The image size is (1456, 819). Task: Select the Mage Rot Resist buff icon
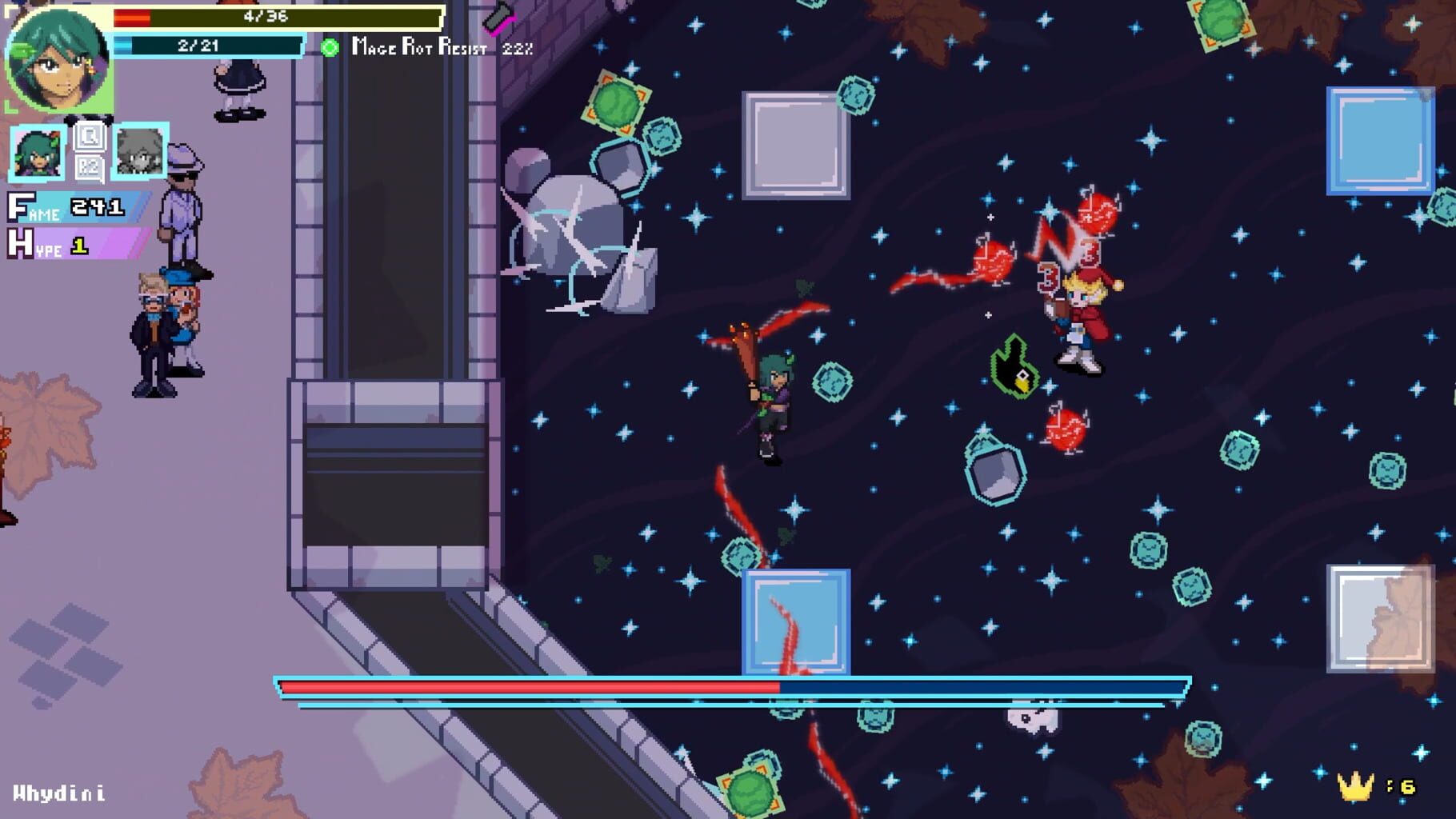(x=329, y=50)
